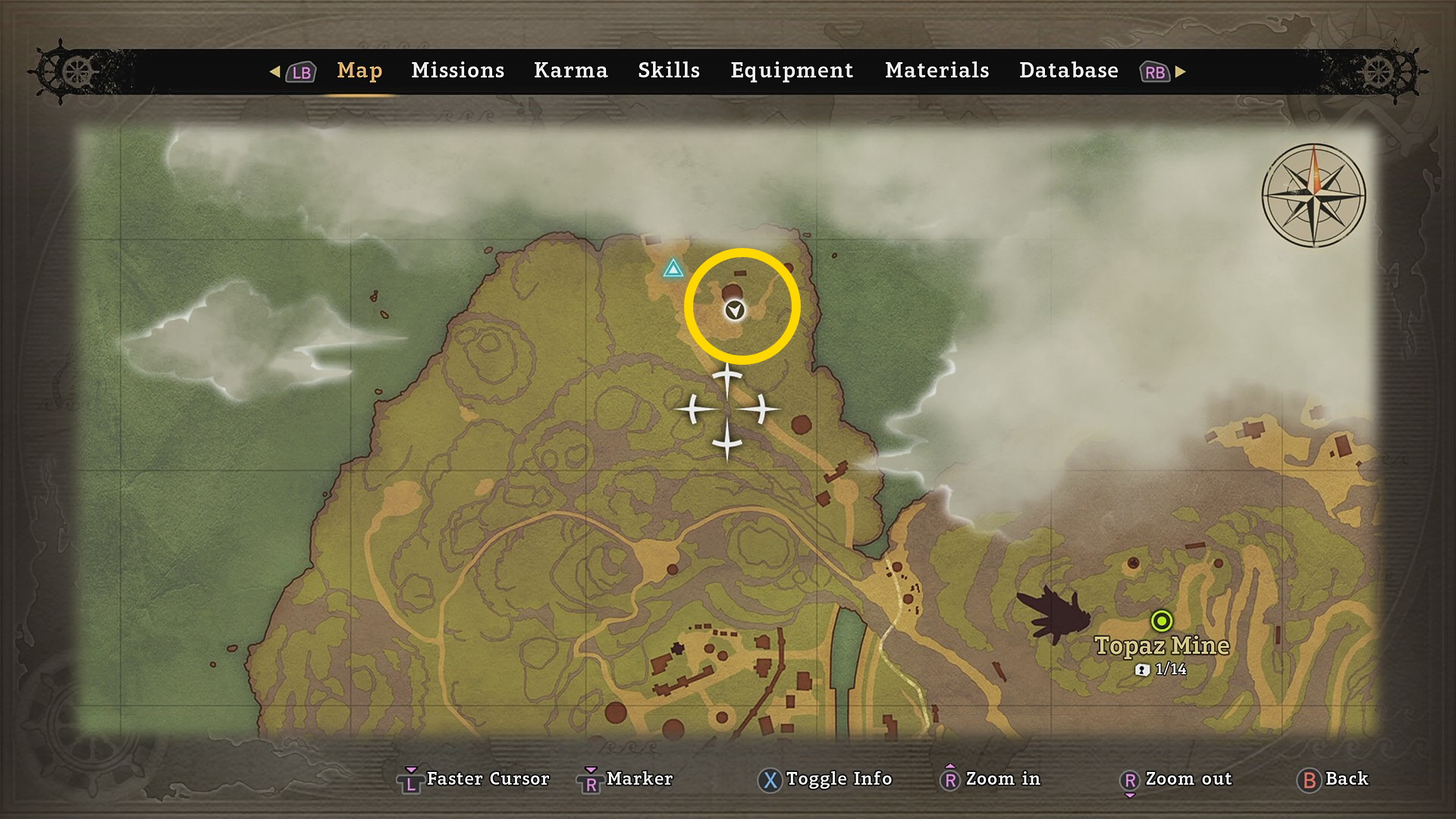
Task: Select the player position arrow marker
Action: (734, 310)
